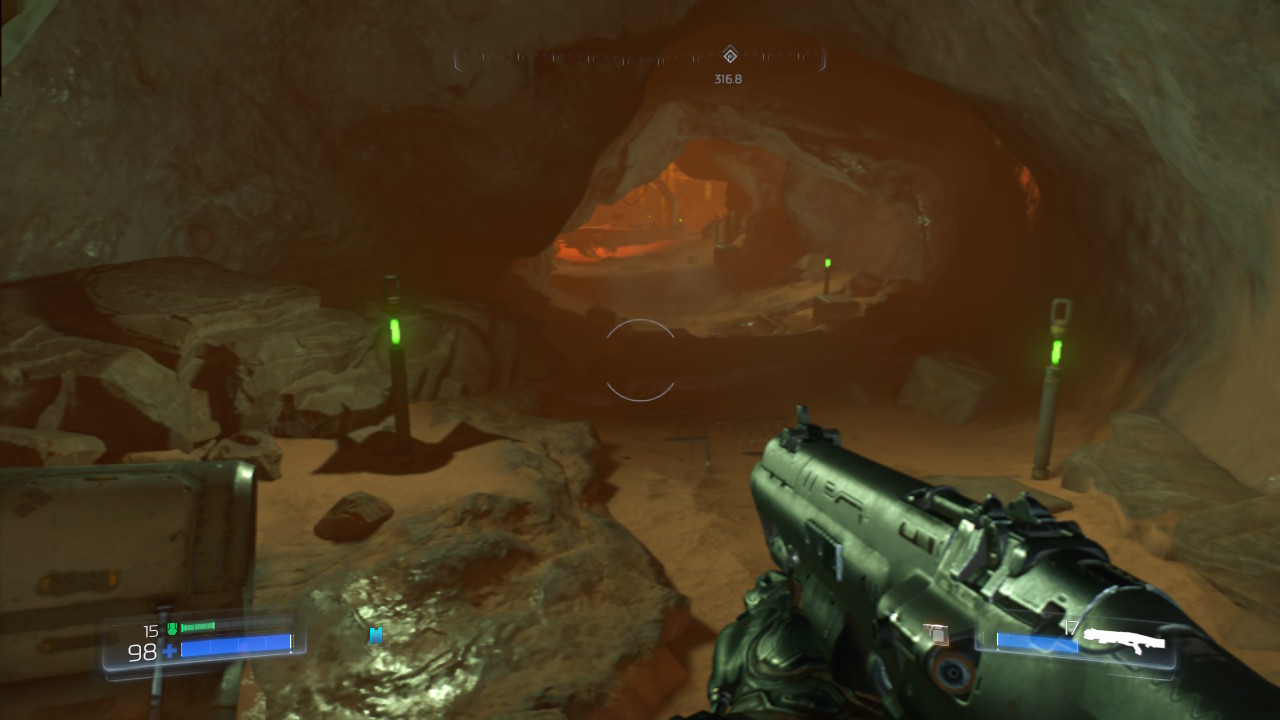Click the compass tick marks strip at the top
This screenshot has width=1280, height=720.
pyautogui.click(x=600, y=57)
